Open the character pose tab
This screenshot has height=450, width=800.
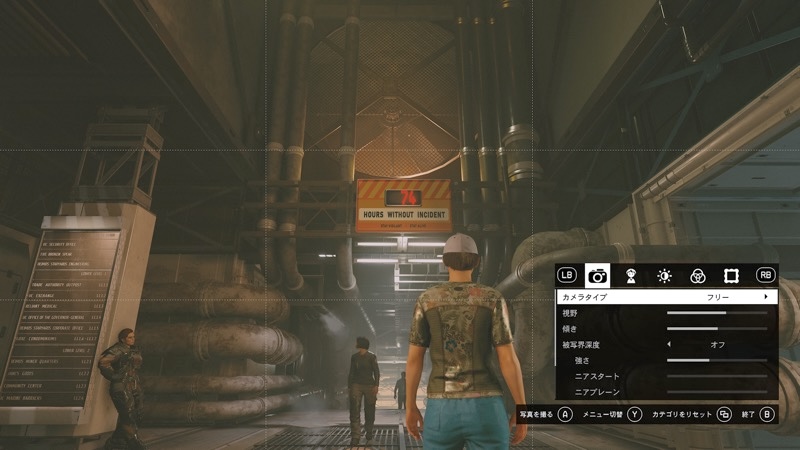(x=631, y=275)
